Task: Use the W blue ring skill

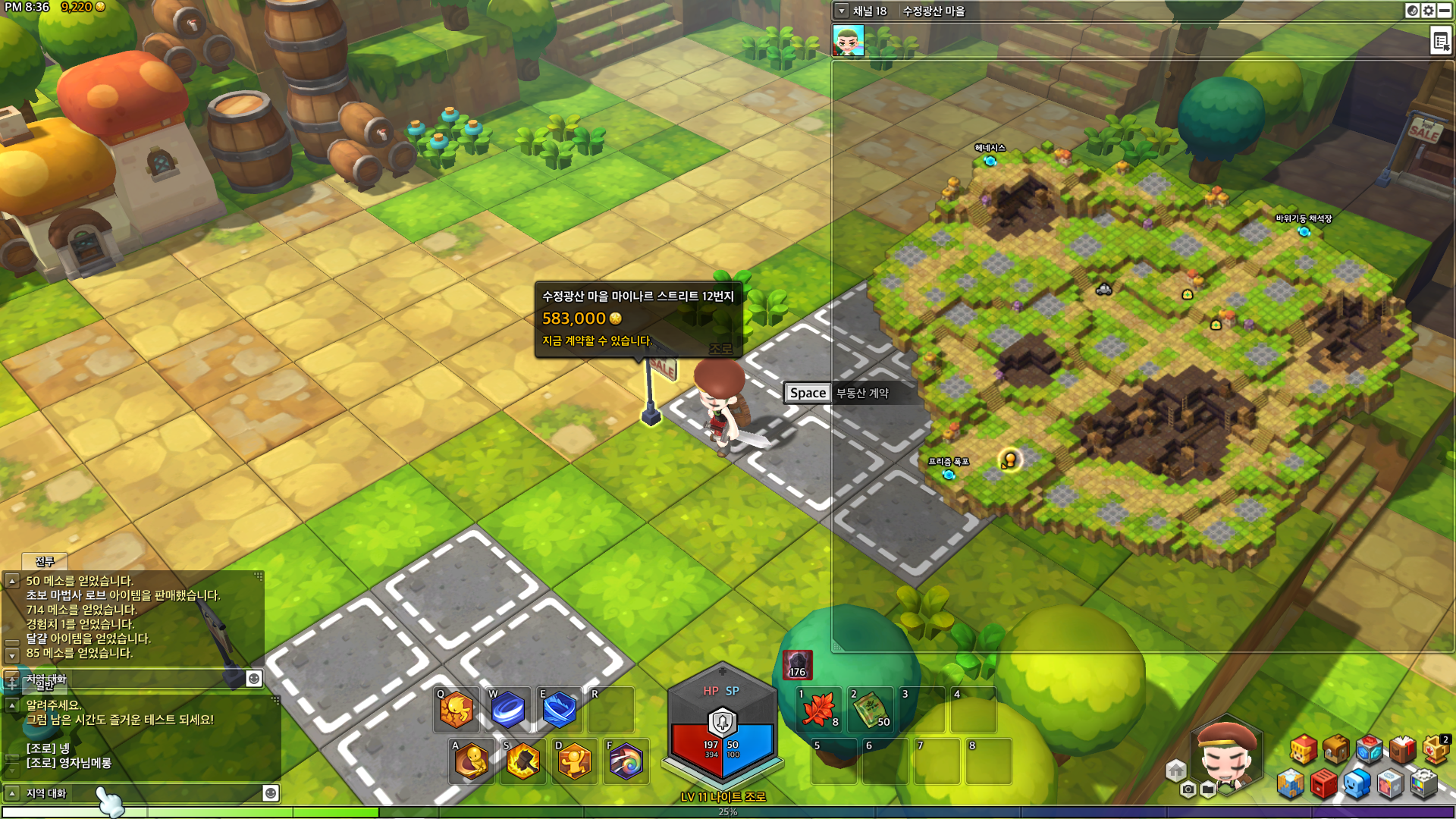Action: [x=508, y=711]
